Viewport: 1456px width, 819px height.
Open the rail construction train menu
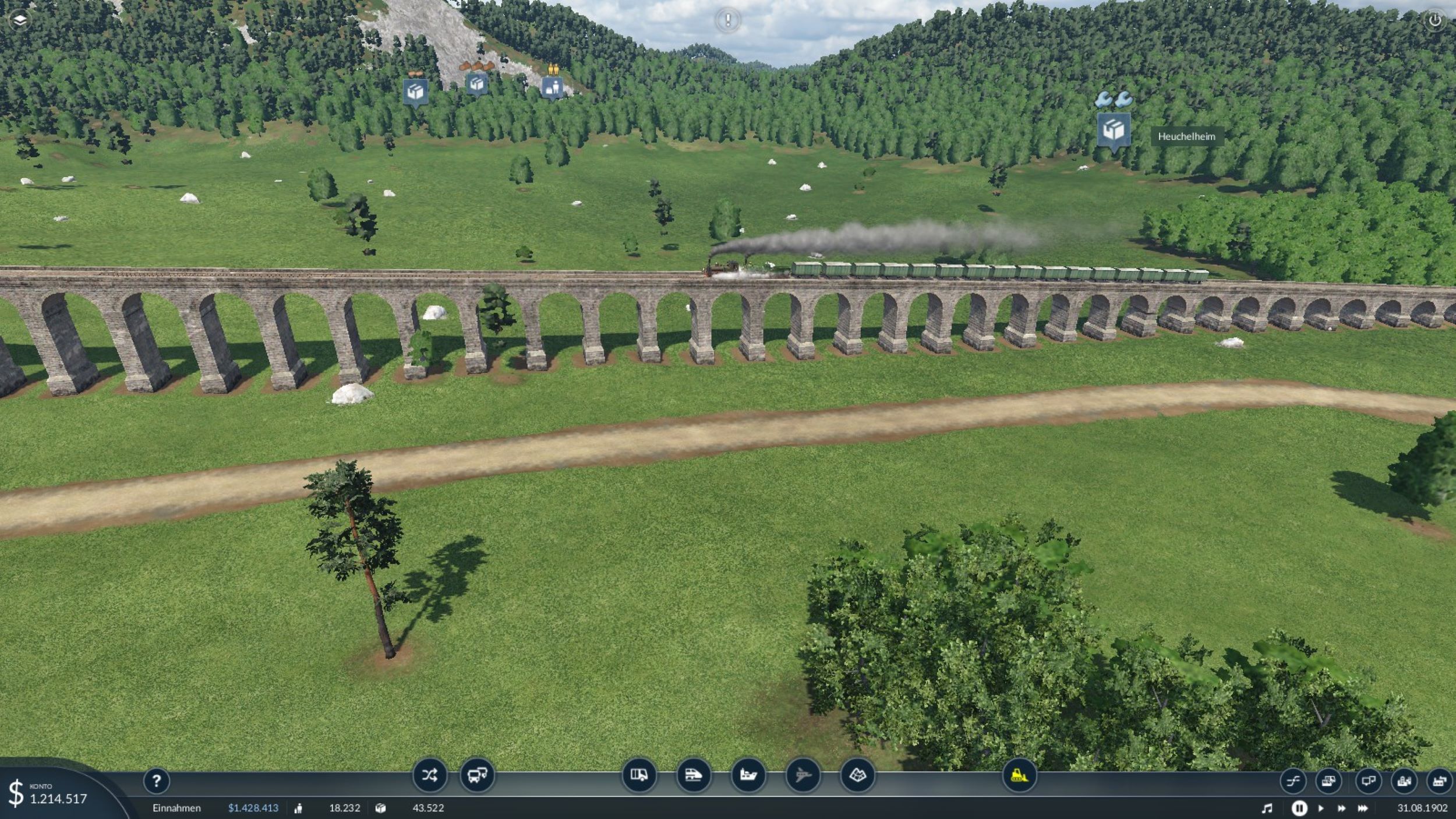click(x=694, y=775)
